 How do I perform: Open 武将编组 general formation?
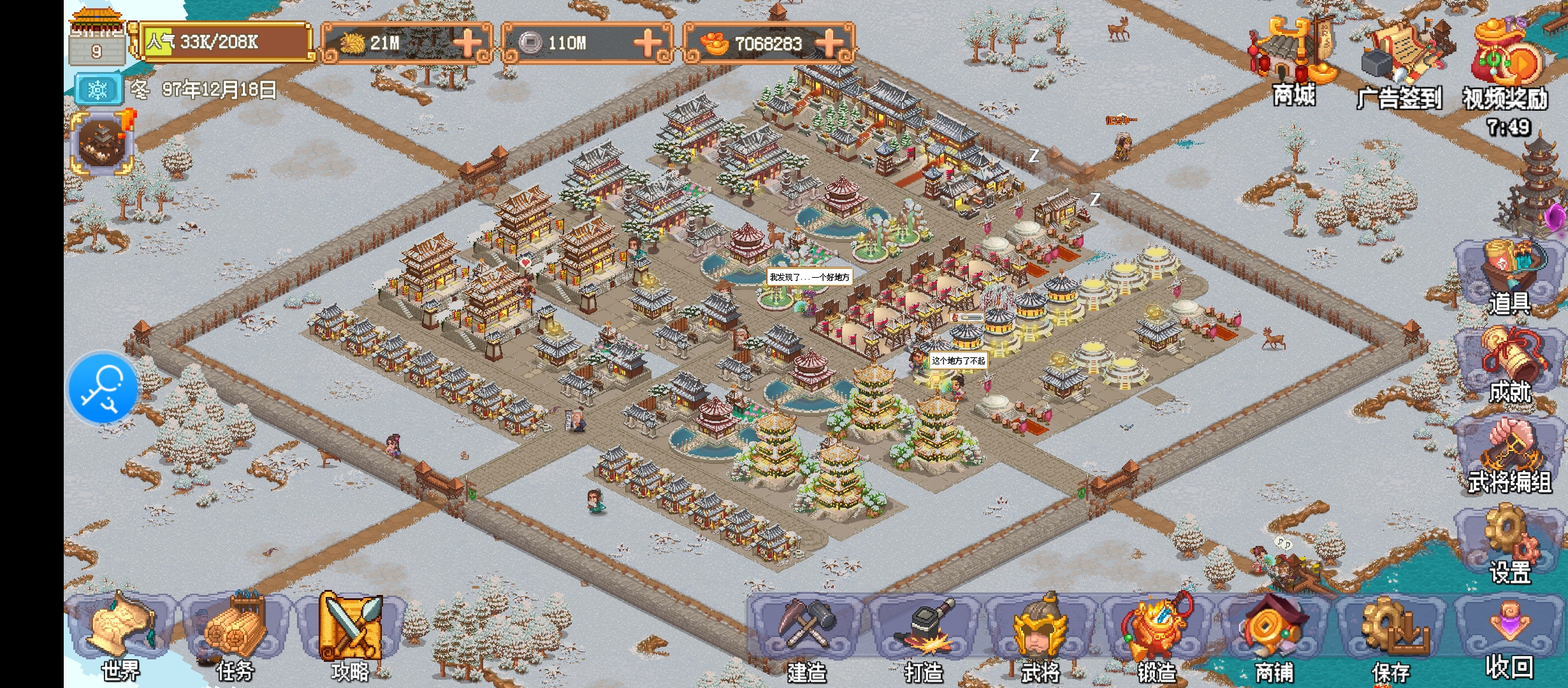1509,455
